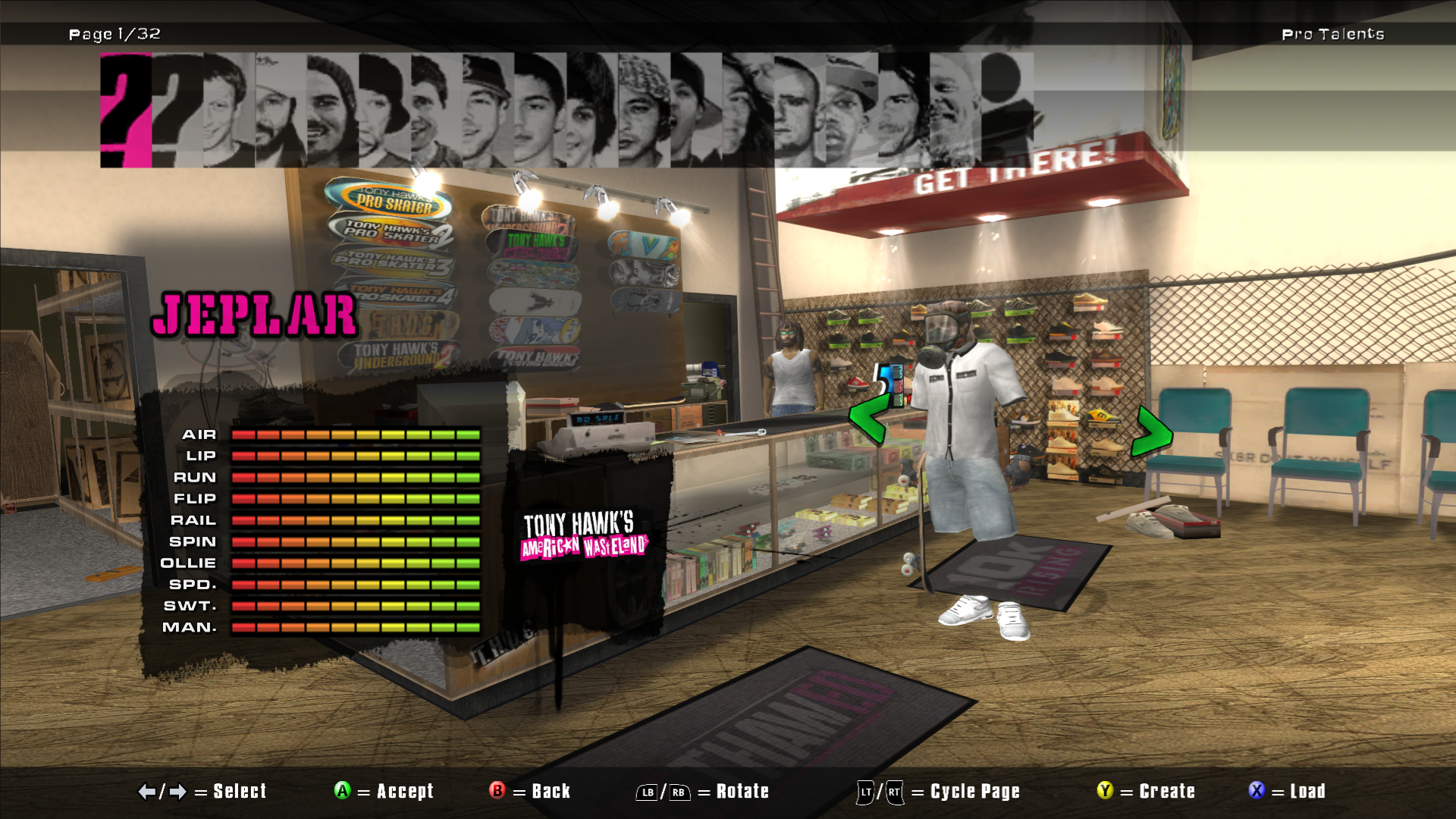
Task: Pick the portrait with the white cowboy hat
Action: point(281,110)
